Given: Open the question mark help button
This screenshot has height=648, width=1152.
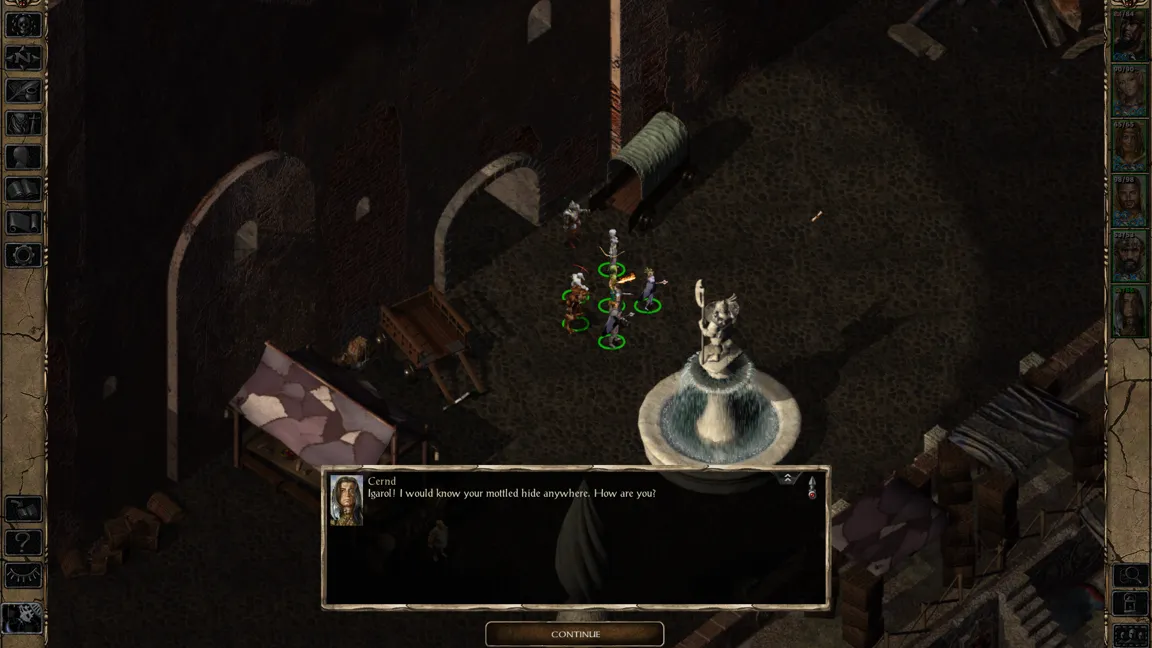Looking at the screenshot, I should (x=24, y=543).
